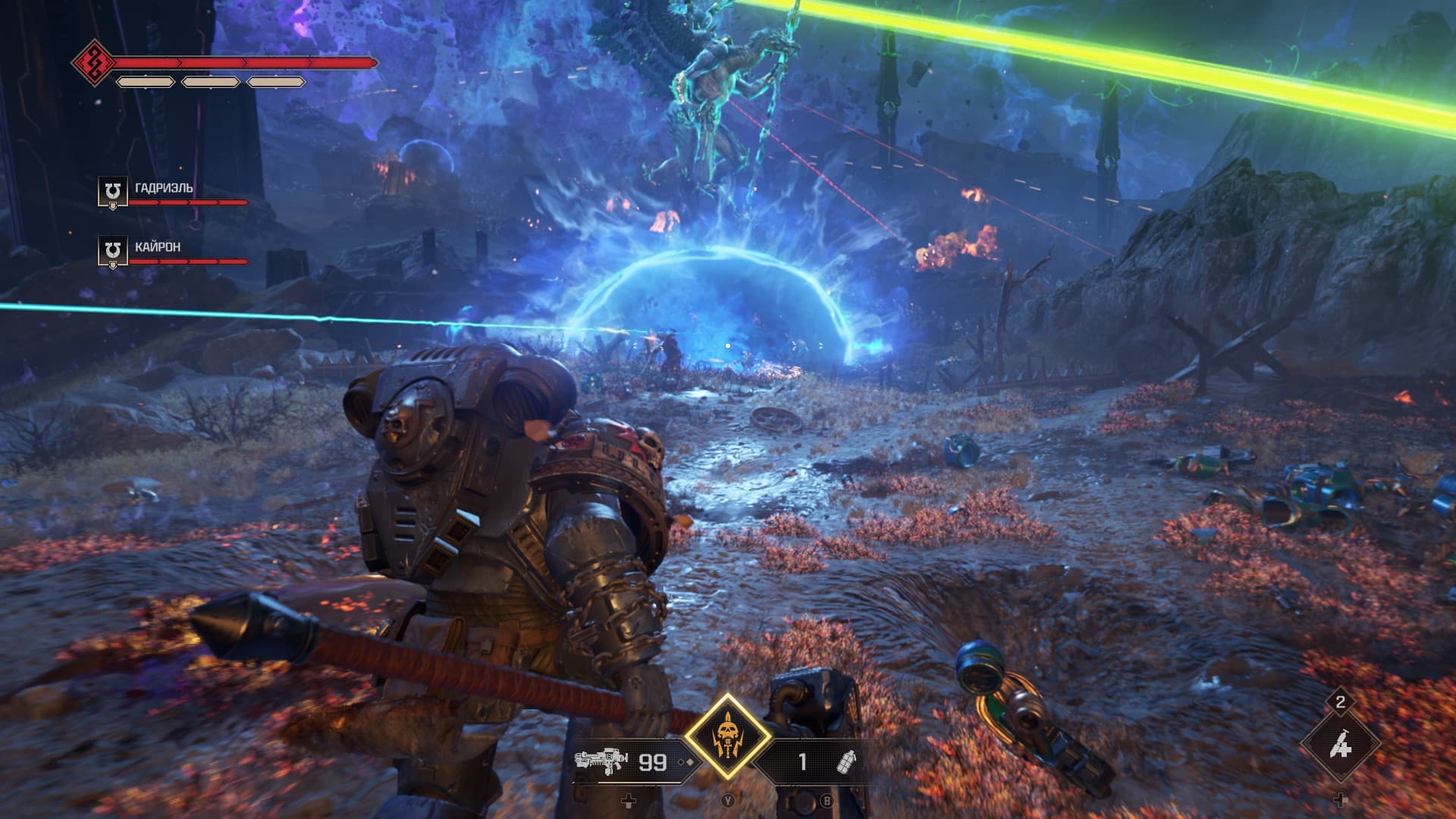Select squadmate Гадриэль's portrait icon
Screen dimensions: 1456x819
[112, 192]
